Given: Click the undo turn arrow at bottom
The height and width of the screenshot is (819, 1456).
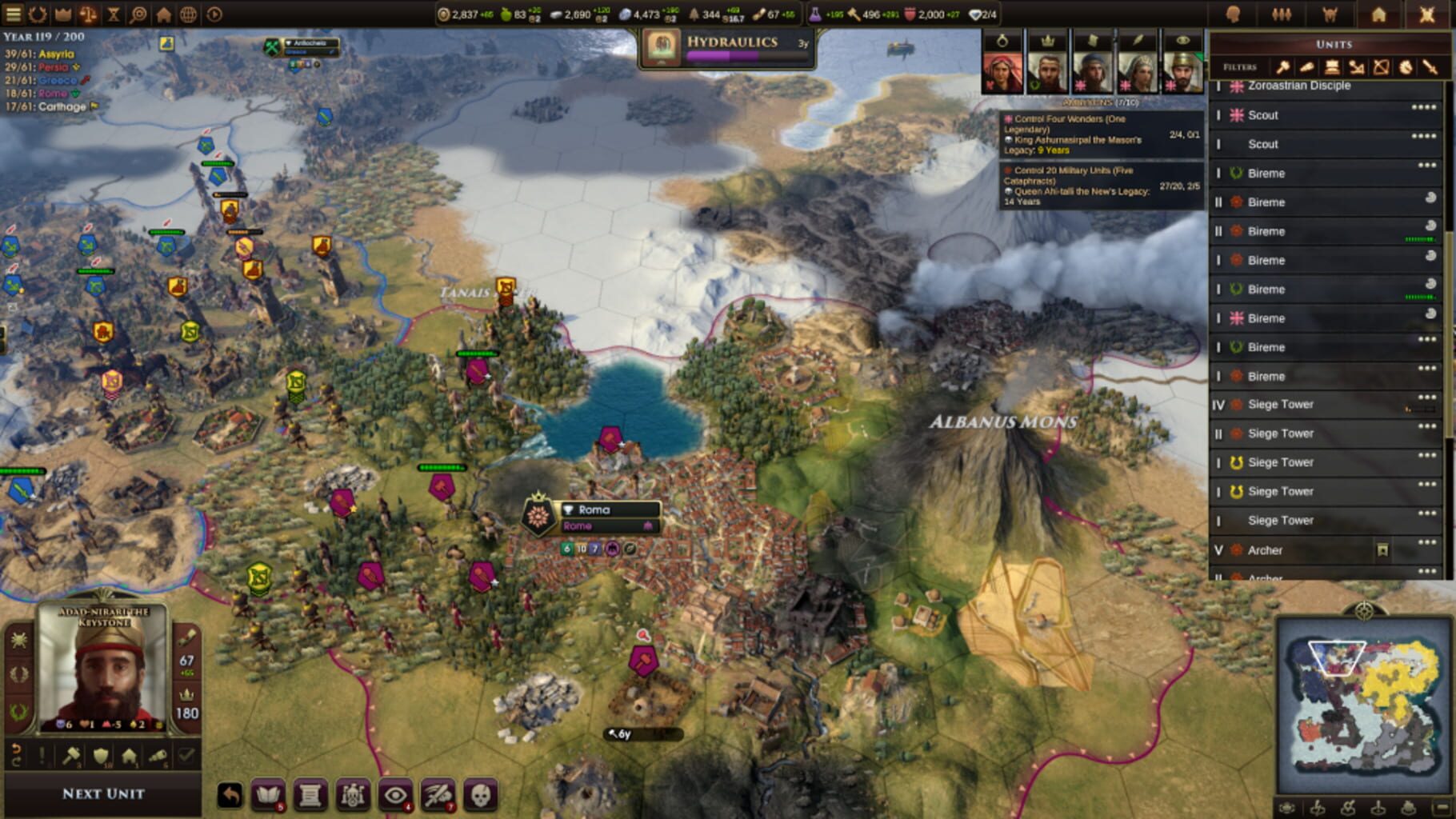Looking at the screenshot, I should pyautogui.click(x=230, y=796).
